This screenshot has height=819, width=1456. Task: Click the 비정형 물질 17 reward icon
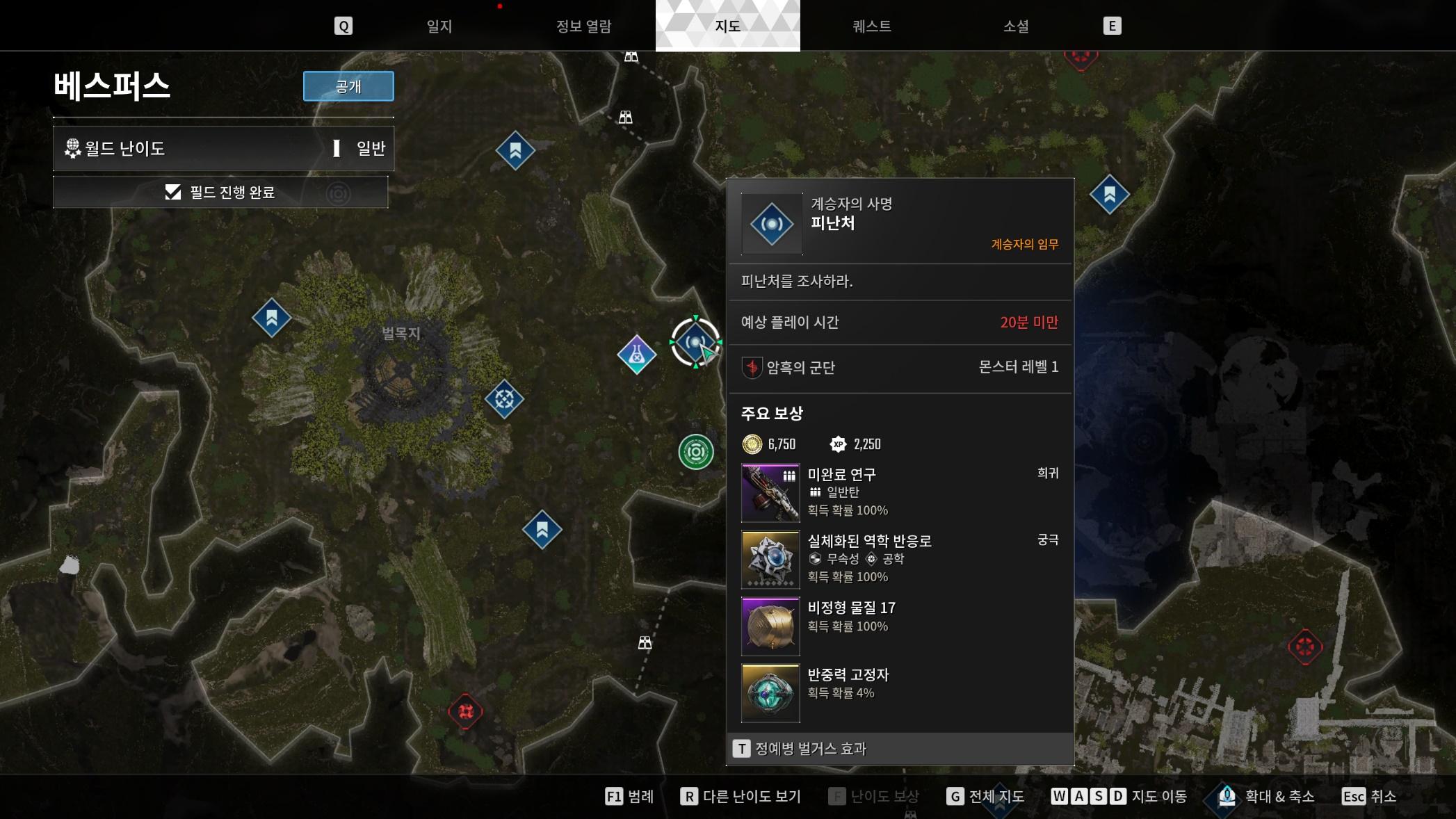pyautogui.click(x=770, y=626)
